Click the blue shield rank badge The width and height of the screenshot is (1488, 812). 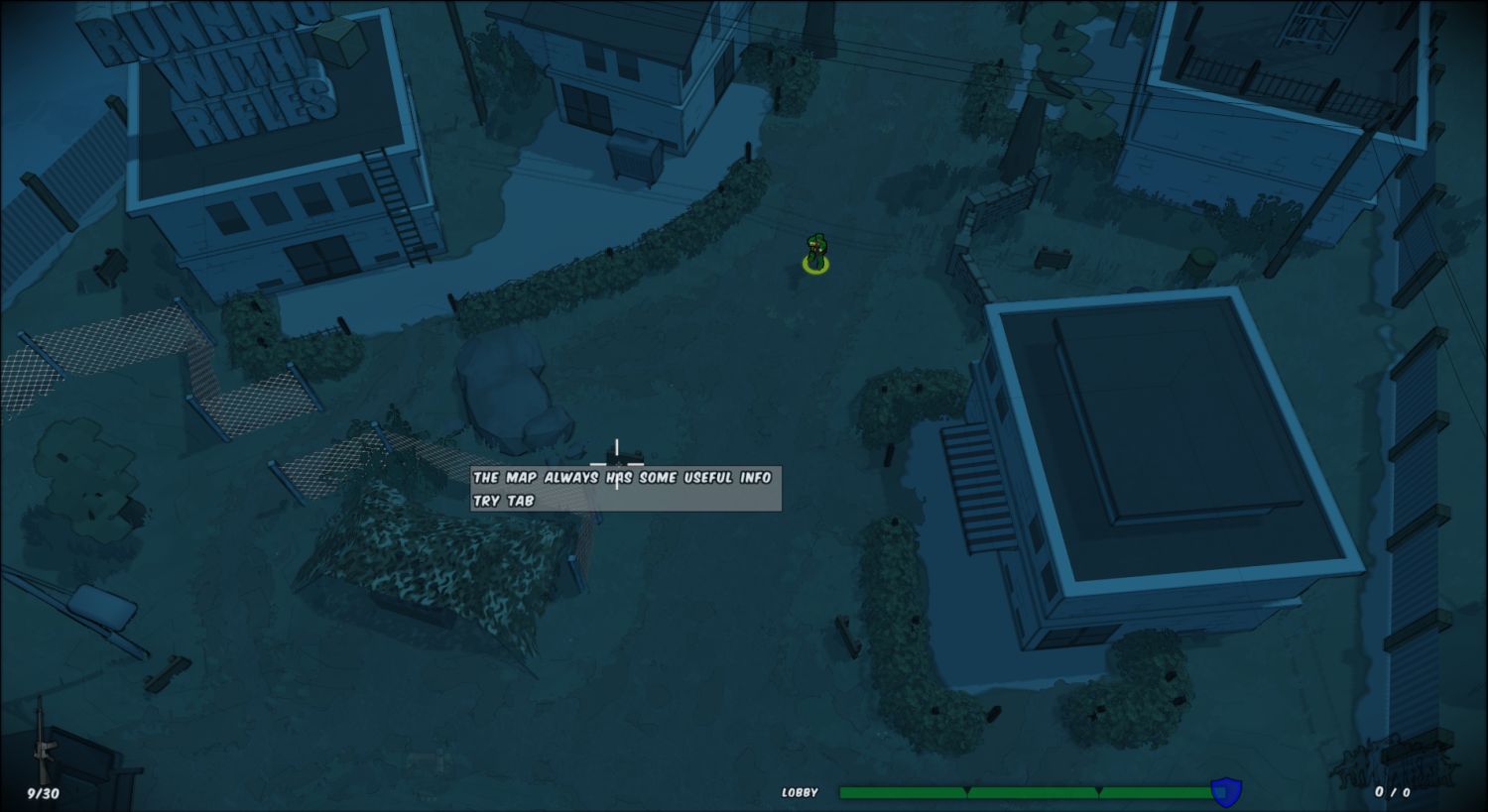click(x=1225, y=790)
